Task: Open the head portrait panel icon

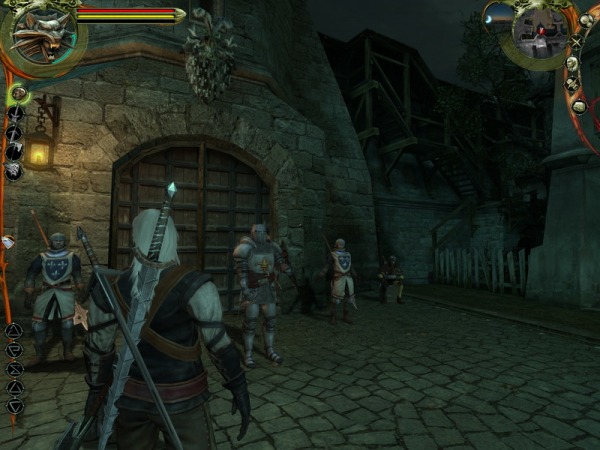Action: click(571, 63)
